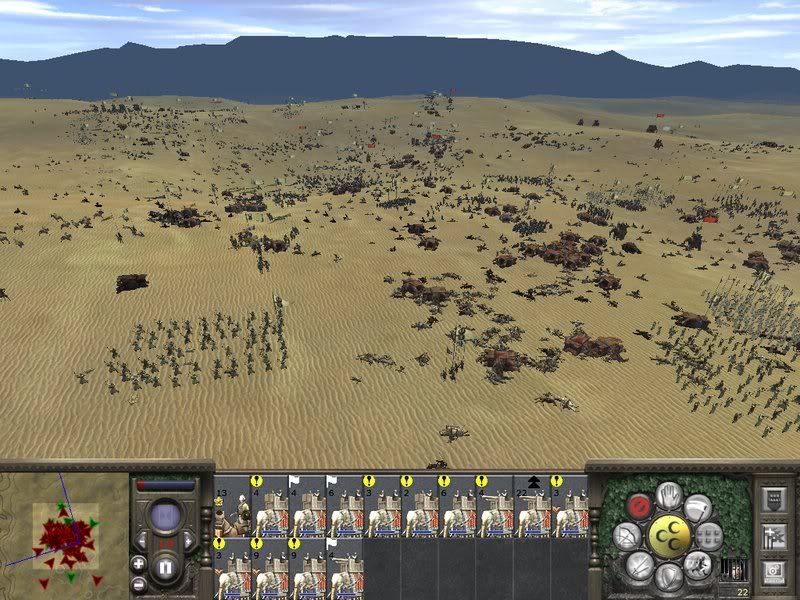Click the yellow crescent faction emblem
The image size is (800, 600).
tap(669, 537)
